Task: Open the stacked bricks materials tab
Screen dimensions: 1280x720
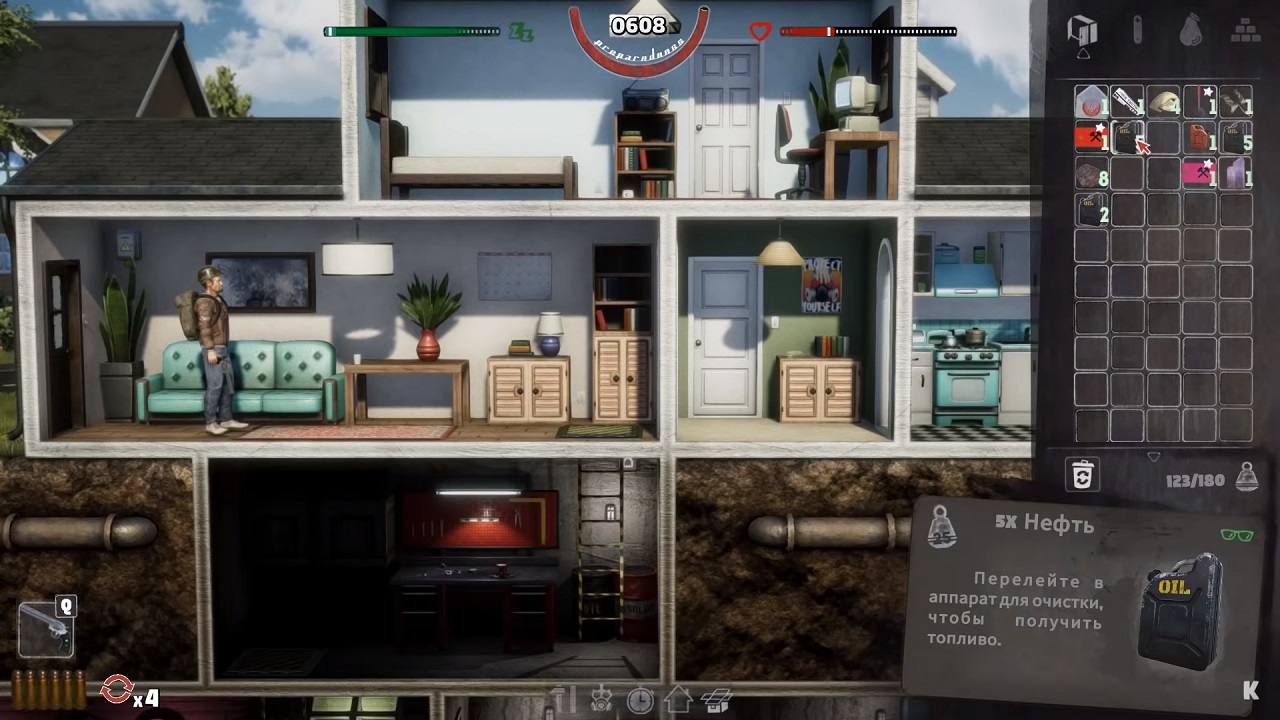Action: tap(1244, 31)
